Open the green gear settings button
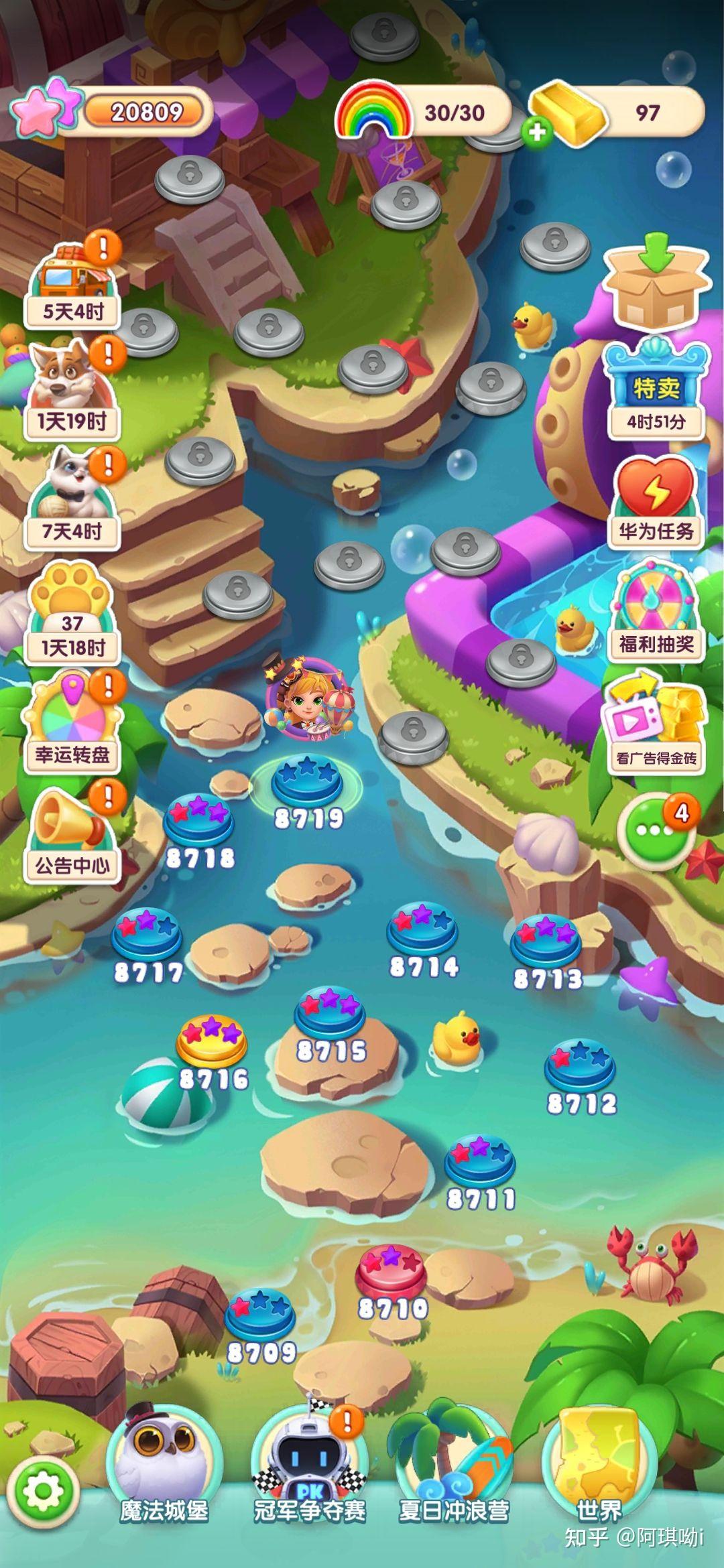This screenshot has width=724, height=1568. pos(44,1492)
